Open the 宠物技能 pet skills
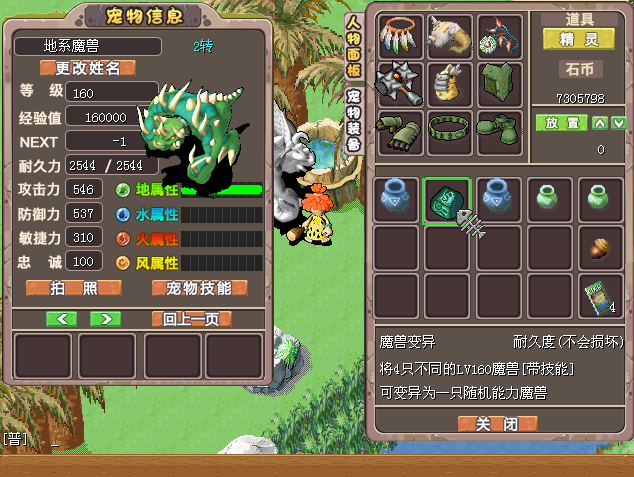The width and height of the screenshot is (634, 477). tap(199, 288)
